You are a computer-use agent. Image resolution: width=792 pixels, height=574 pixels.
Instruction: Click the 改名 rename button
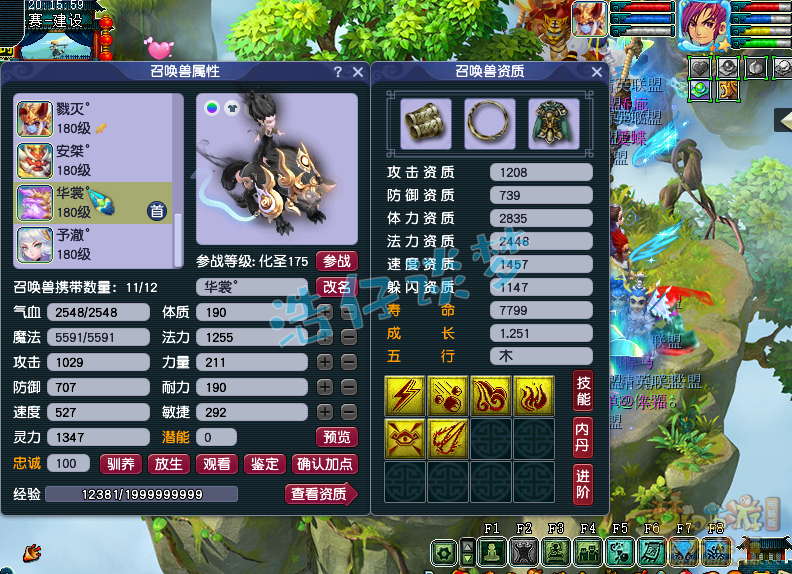[x=337, y=287]
